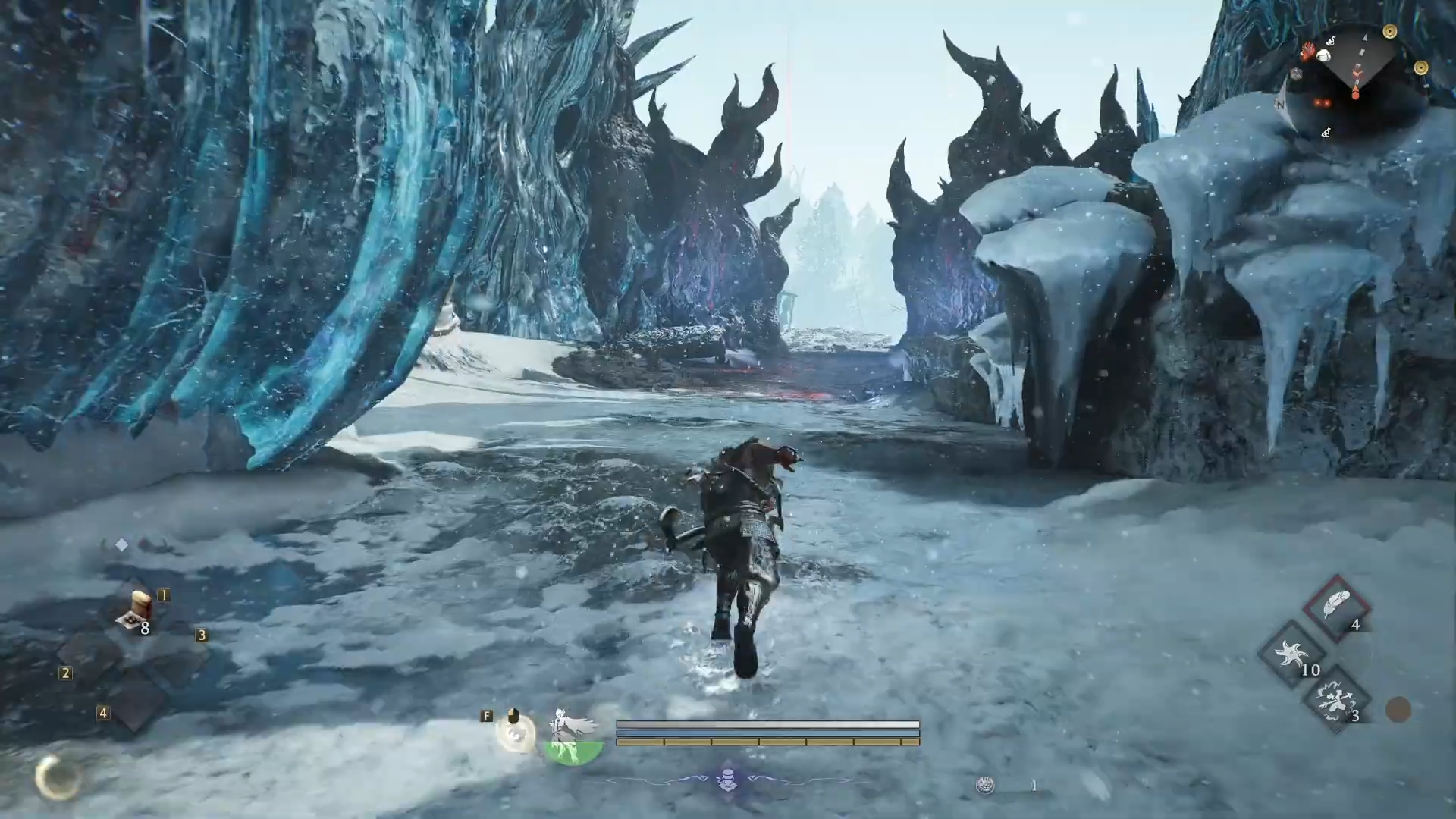Select the feather item slot
Image resolution: width=1456 pixels, height=819 pixels.
tap(1337, 607)
